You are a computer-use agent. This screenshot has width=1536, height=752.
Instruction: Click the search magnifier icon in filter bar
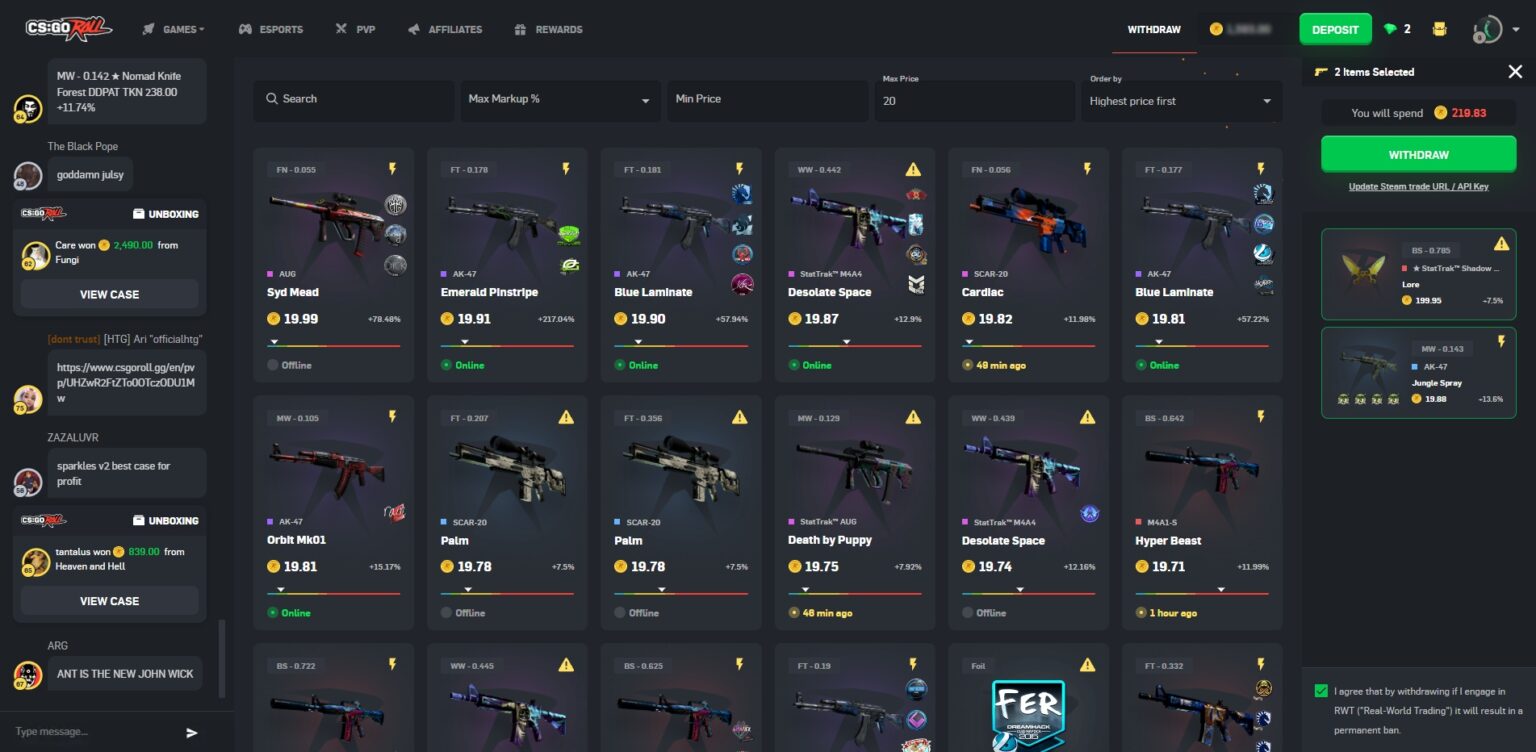coord(272,99)
